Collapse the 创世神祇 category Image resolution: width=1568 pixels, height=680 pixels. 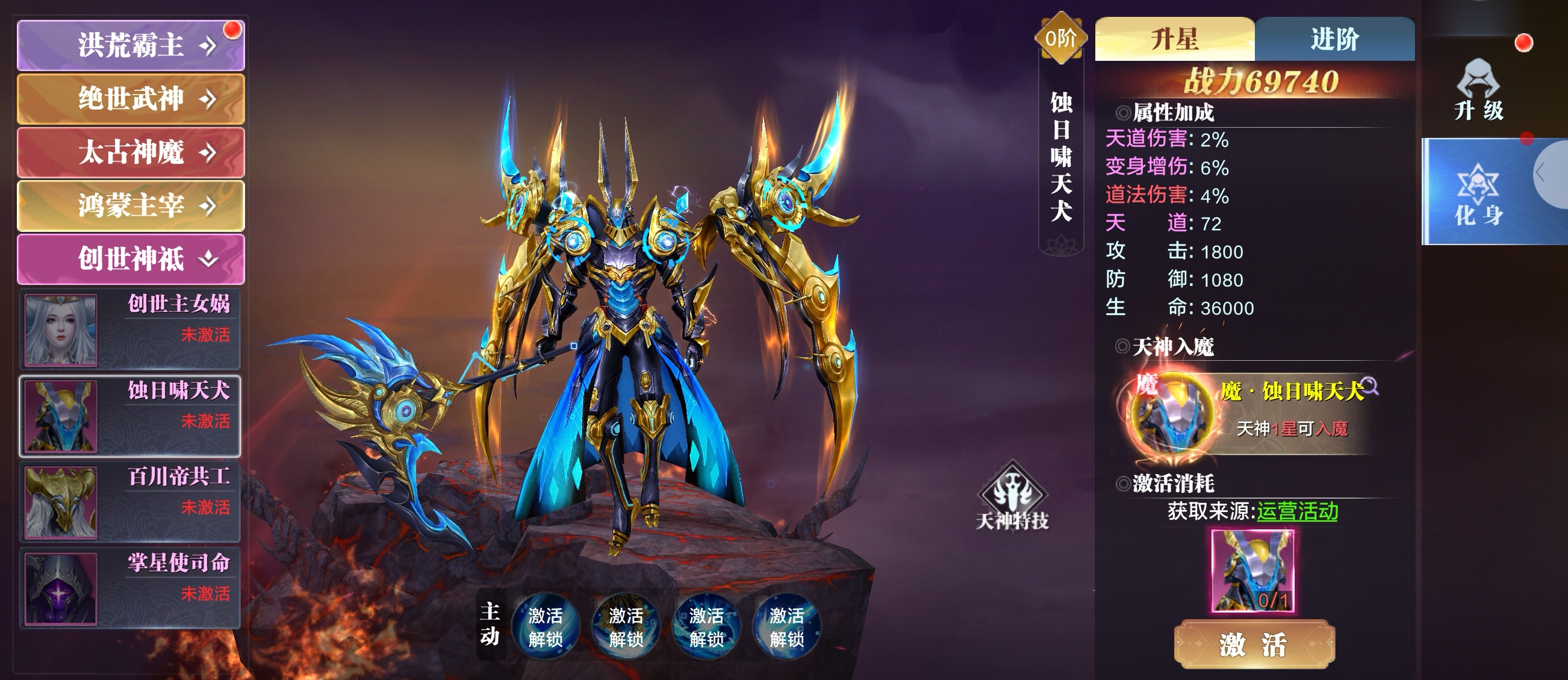click(x=131, y=259)
